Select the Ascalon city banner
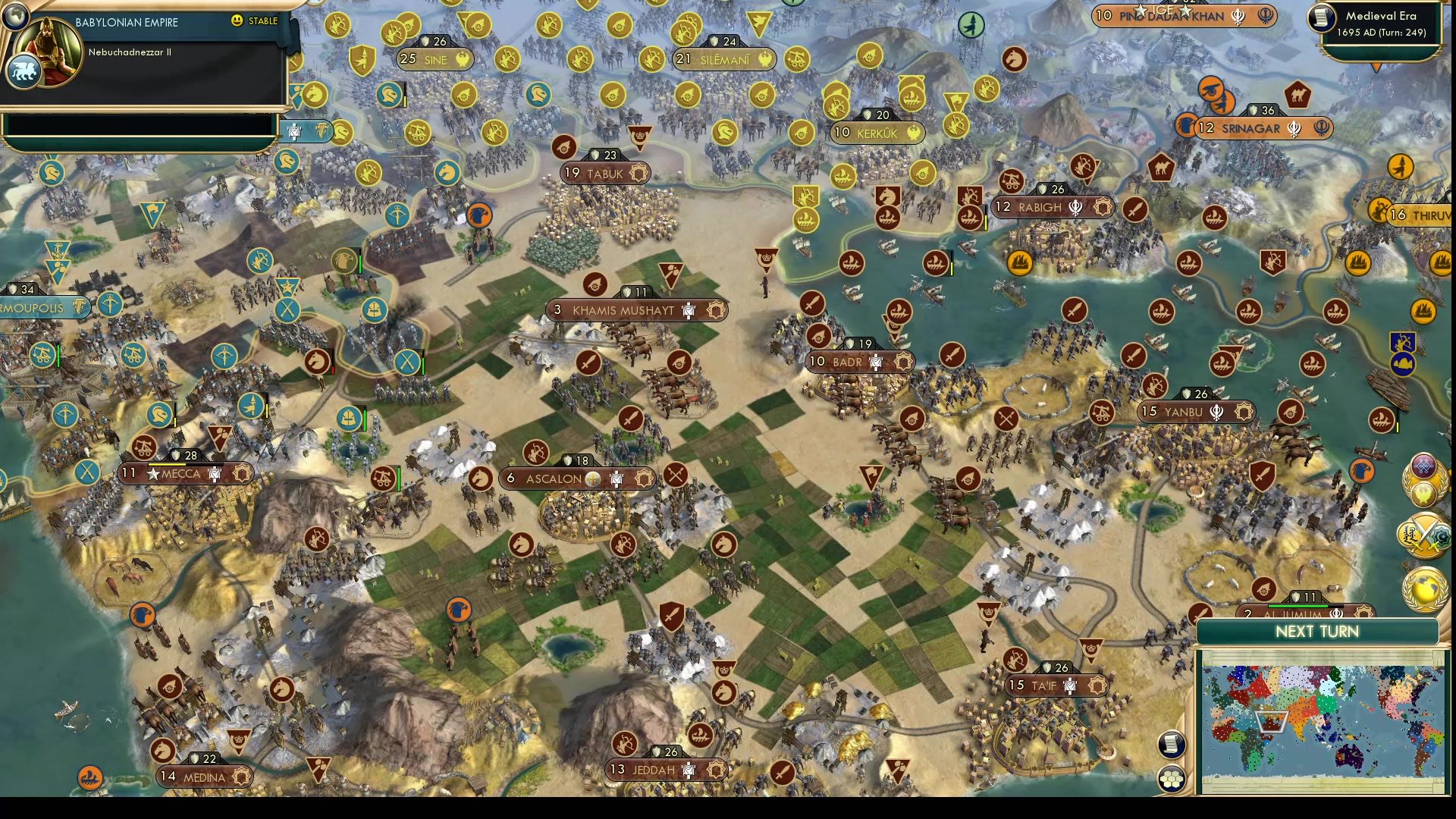 (x=554, y=479)
